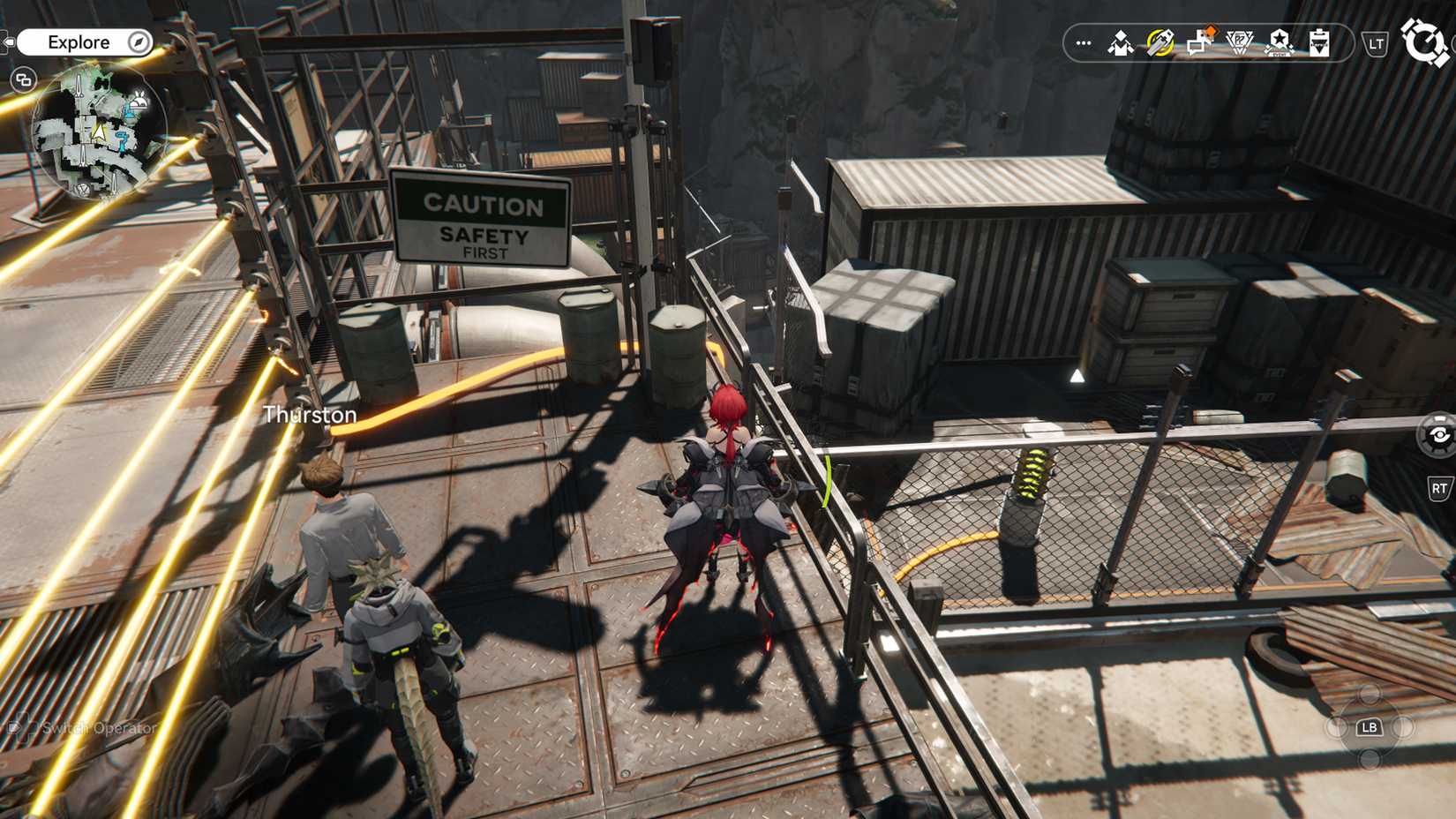
Task: Click the LB button prompt bottom right
Action: click(x=1370, y=728)
